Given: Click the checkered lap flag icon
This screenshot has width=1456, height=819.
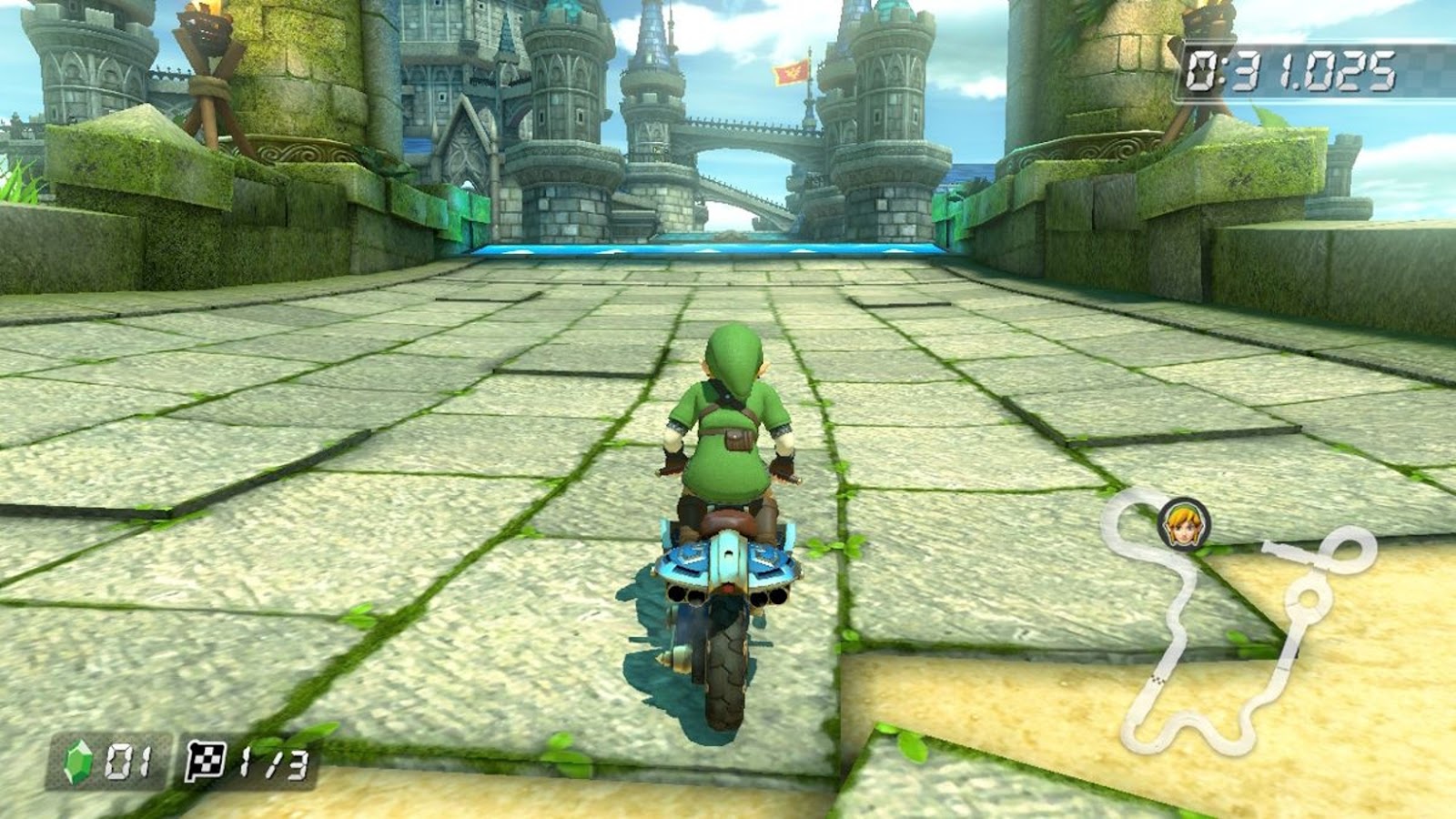Looking at the screenshot, I should coord(206,761).
